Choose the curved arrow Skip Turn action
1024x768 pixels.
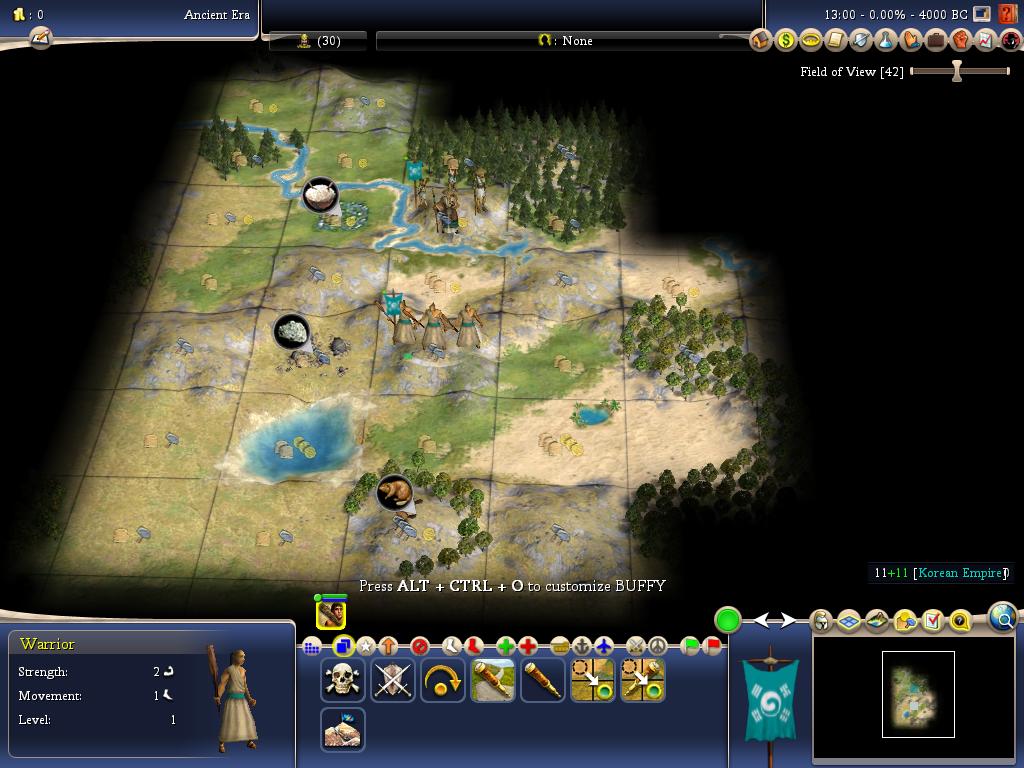point(443,680)
